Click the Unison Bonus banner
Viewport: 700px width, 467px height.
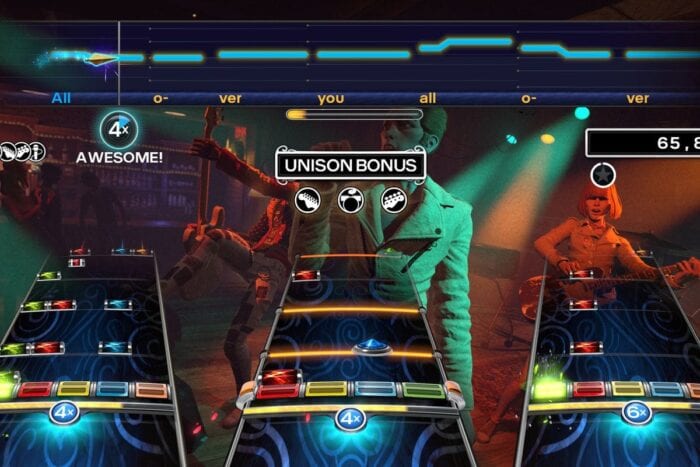click(350, 165)
